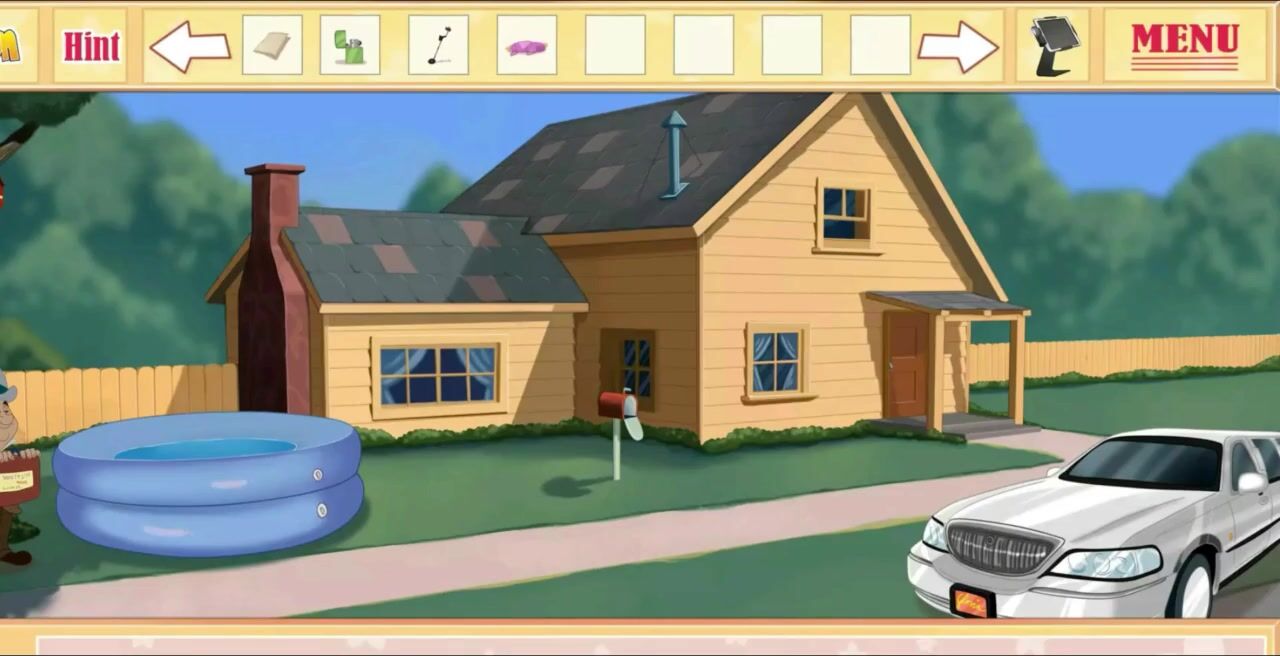Pick the green lighter from inventory

point(350,45)
